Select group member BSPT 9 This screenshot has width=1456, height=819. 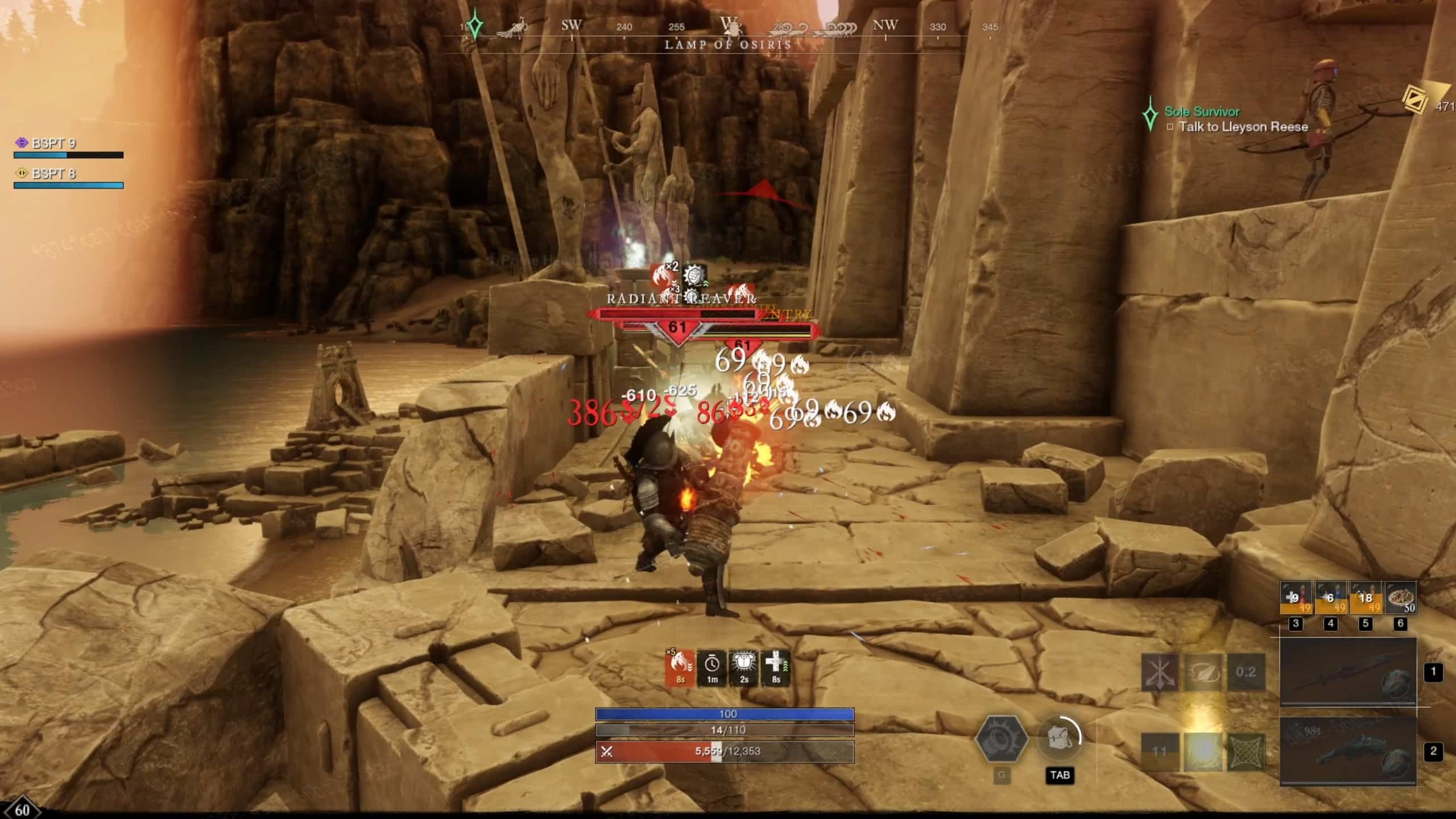pos(53,143)
